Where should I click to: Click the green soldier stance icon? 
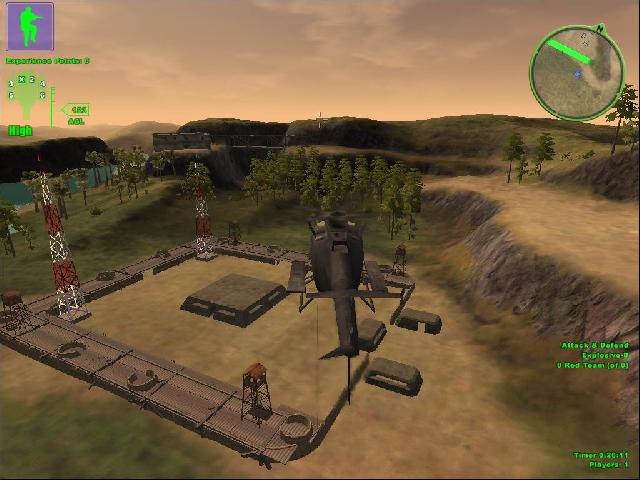[30, 26]
